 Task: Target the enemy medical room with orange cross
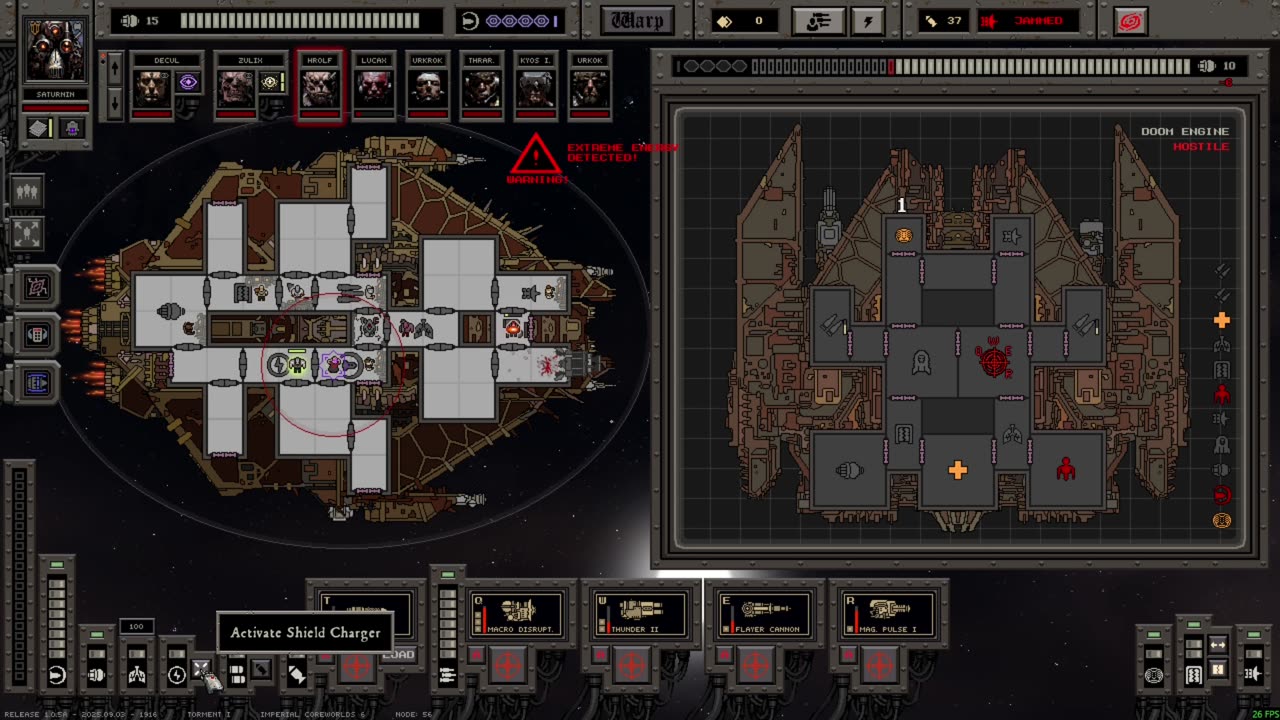(x=957, y=470)
